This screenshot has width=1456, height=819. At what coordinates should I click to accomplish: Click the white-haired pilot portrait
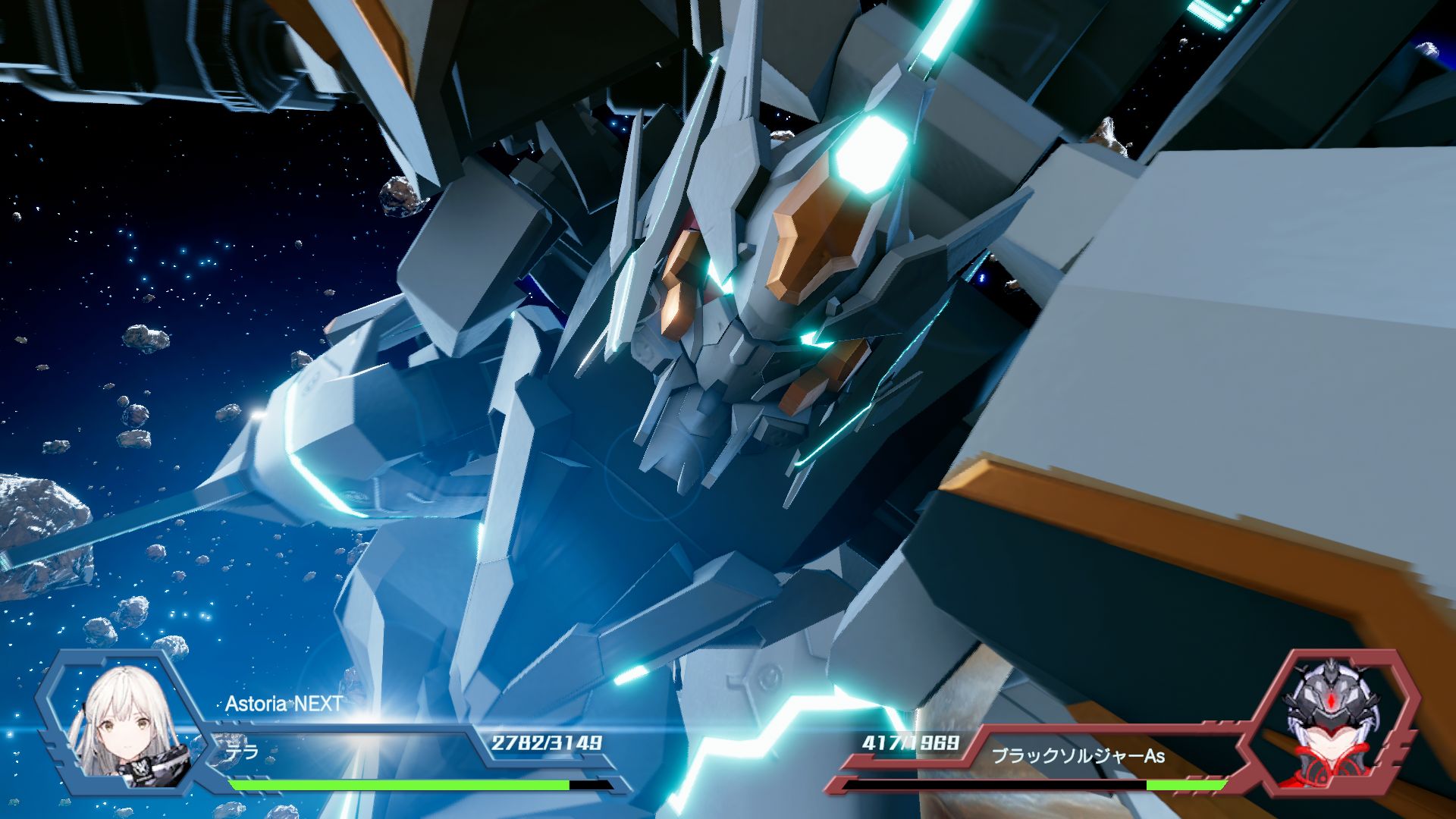pyautogui.click(x=124, y=723)
